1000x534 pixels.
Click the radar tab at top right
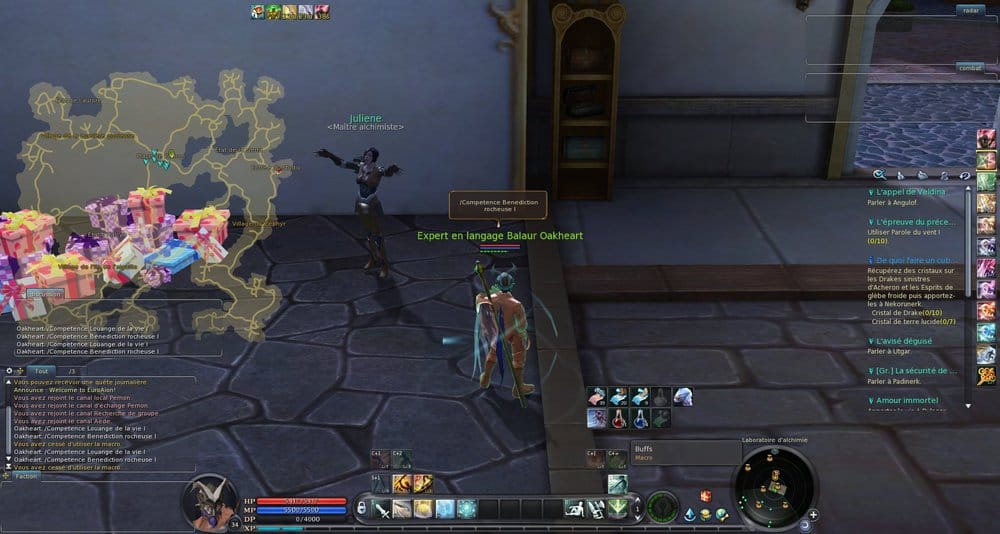[968, 10]
